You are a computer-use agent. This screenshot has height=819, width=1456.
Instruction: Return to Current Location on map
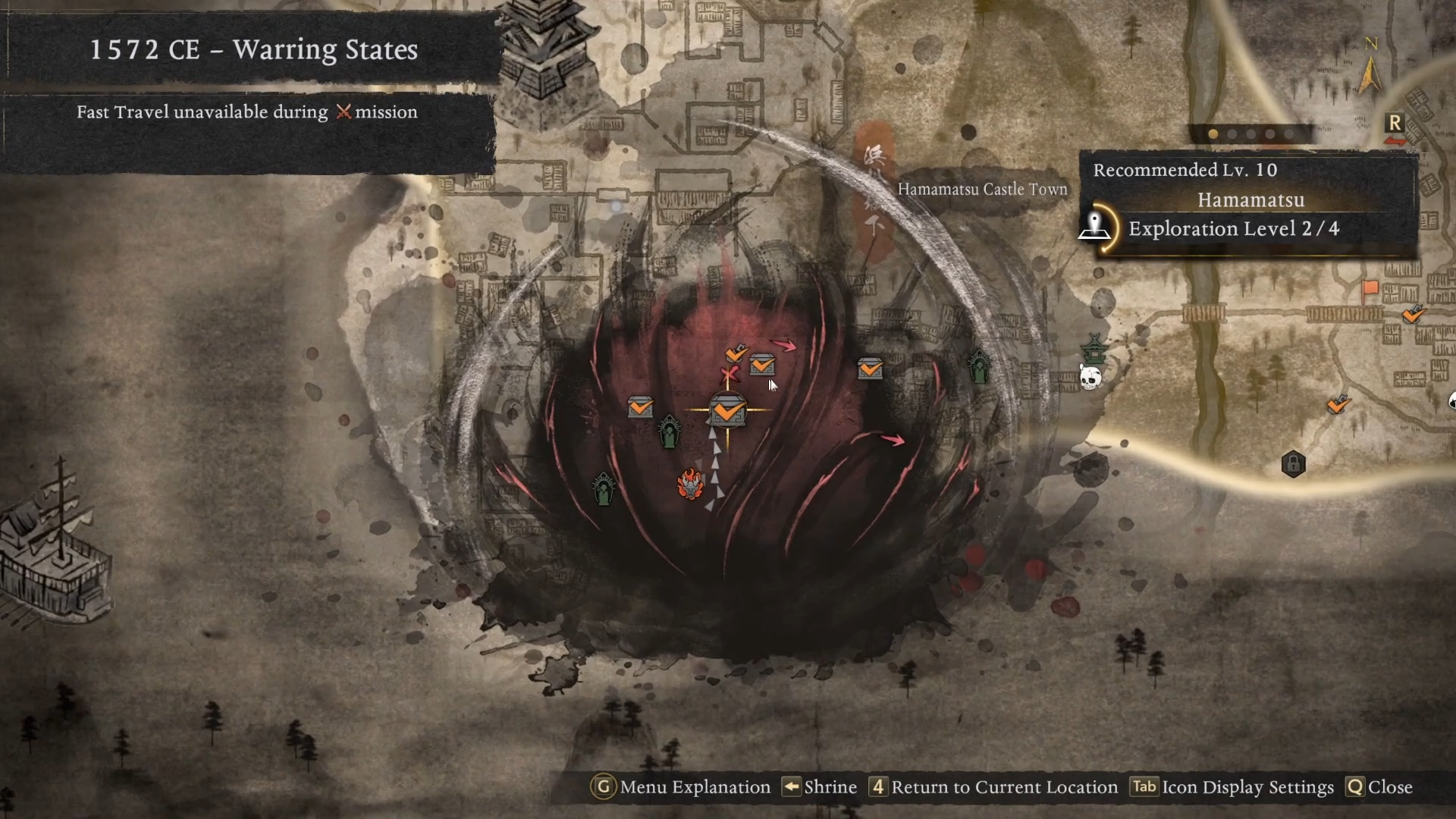point(993,787)
